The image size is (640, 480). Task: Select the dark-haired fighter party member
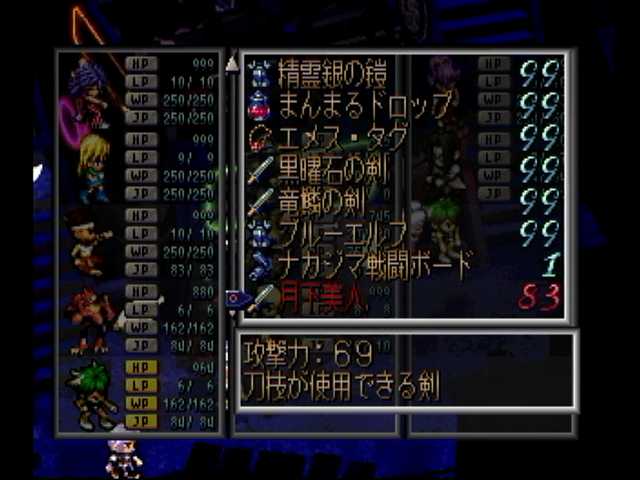click(90, 242)
